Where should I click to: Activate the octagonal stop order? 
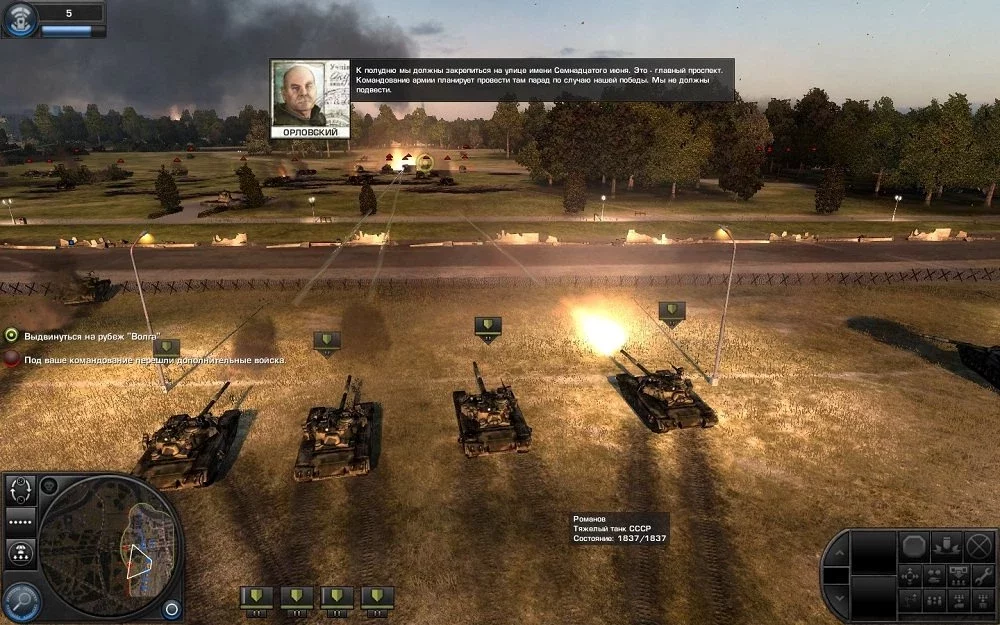click(913, 546)
